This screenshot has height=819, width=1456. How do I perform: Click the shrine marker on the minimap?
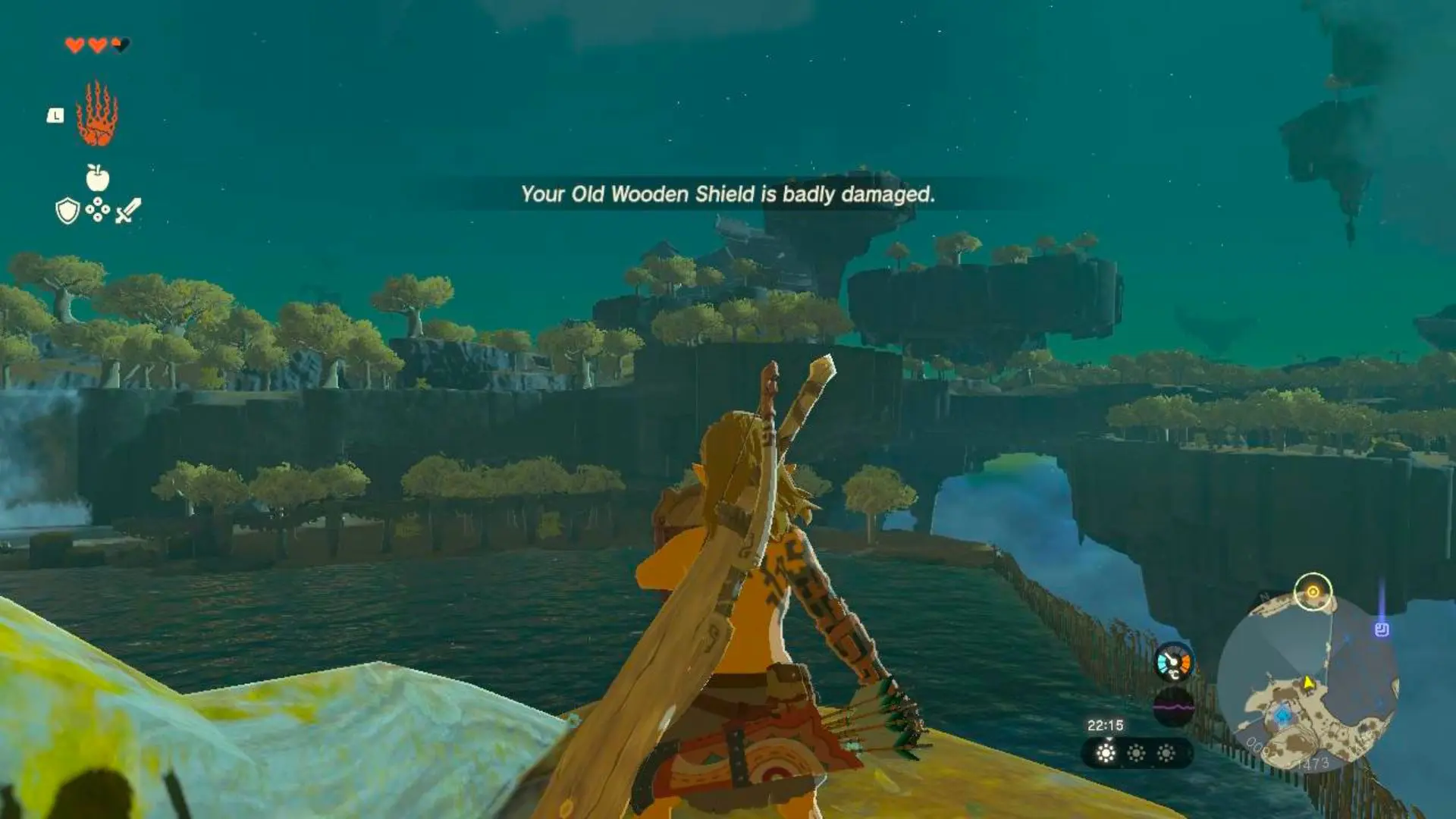(x=1381, y=629)
